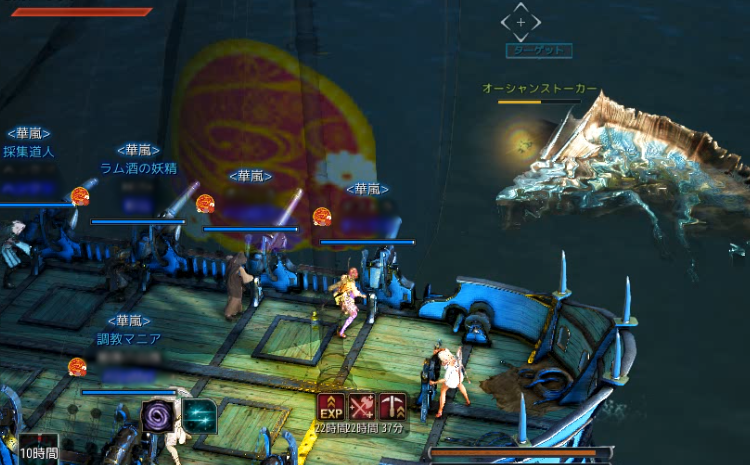Select player 調教マニア nameplate

(x=128, y=339)
